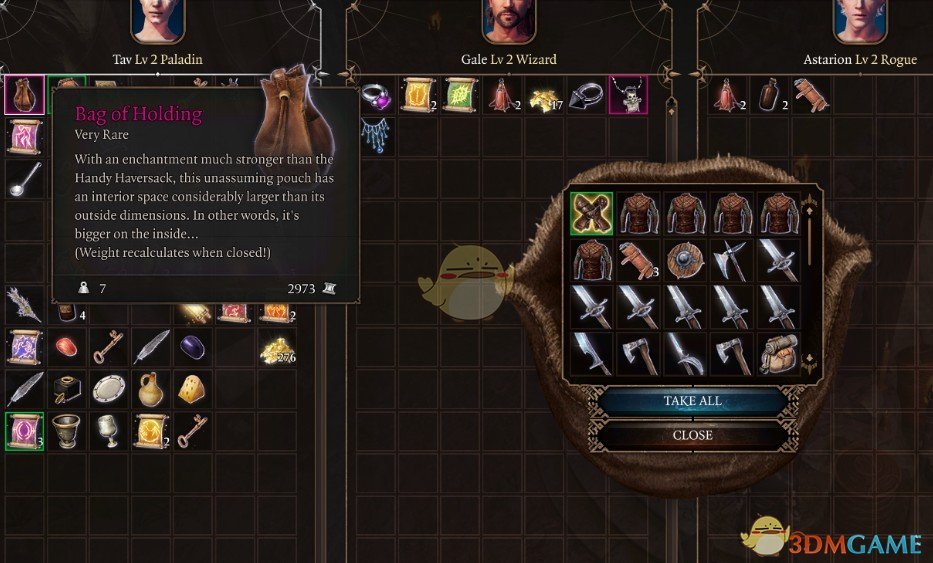This screenshot has width=933, height=563.
Task: Close the Bag of Holding window
Action: [692, 435]
